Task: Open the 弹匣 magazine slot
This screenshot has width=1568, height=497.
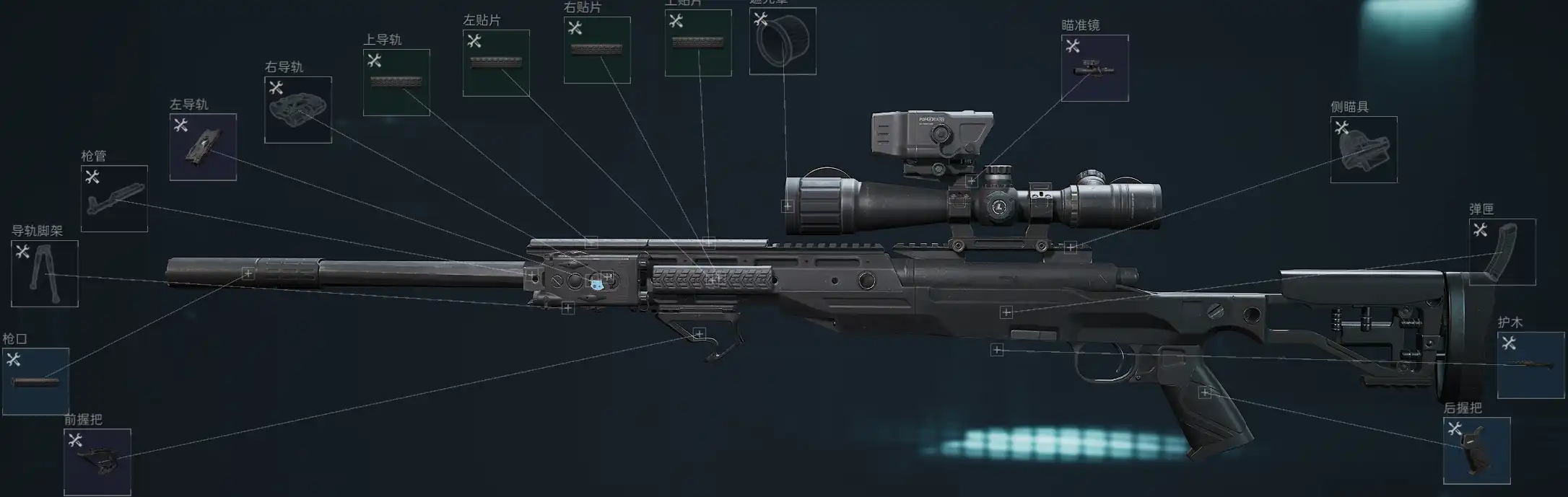Action: point(1502,252)
